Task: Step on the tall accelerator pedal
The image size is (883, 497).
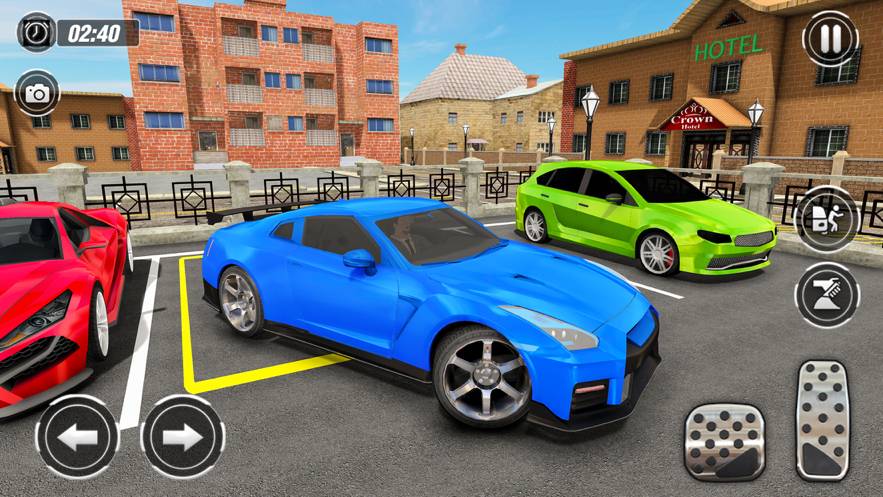Action: pyautogui.click(x=822, y=420)
